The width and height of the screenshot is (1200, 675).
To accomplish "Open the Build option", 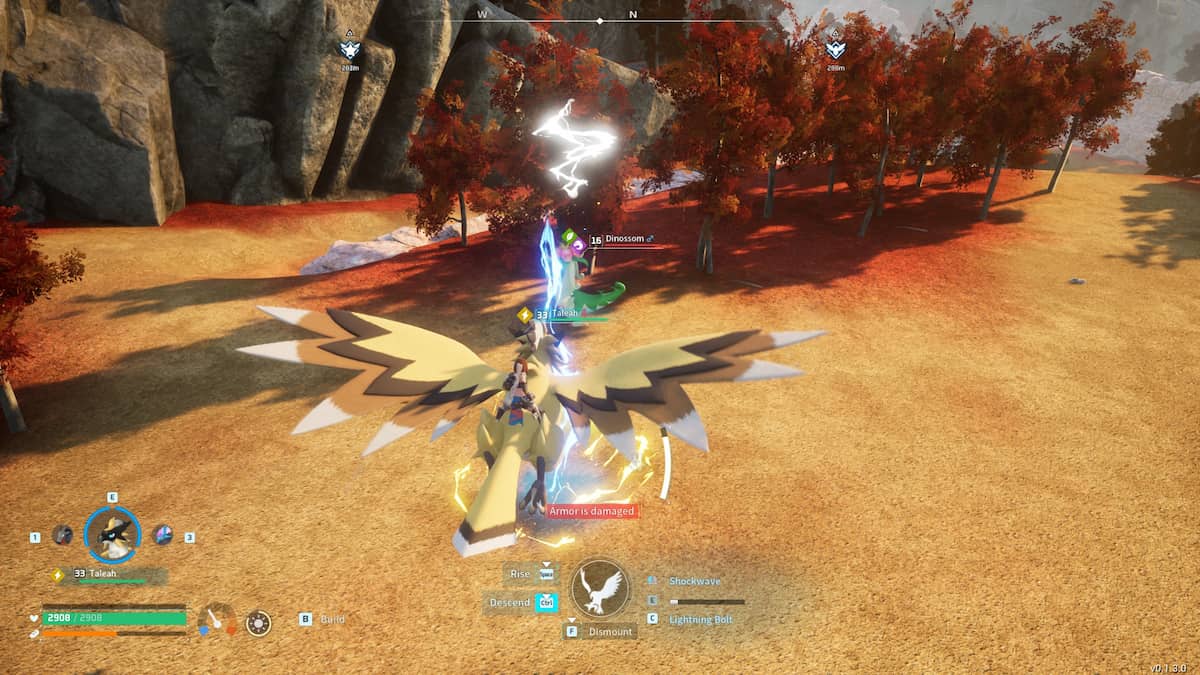I will point(332,620).
